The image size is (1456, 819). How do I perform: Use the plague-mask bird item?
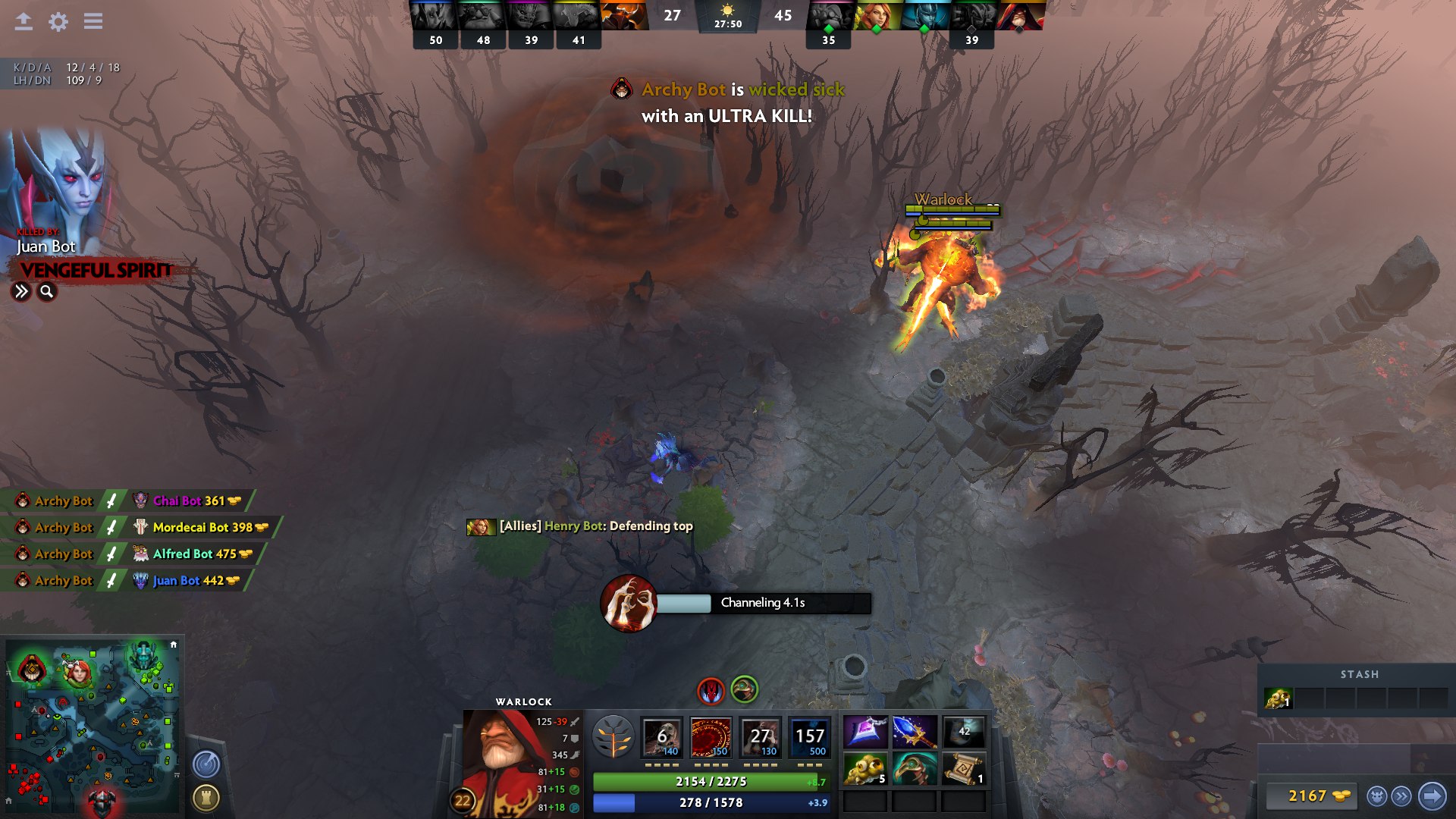915,769
